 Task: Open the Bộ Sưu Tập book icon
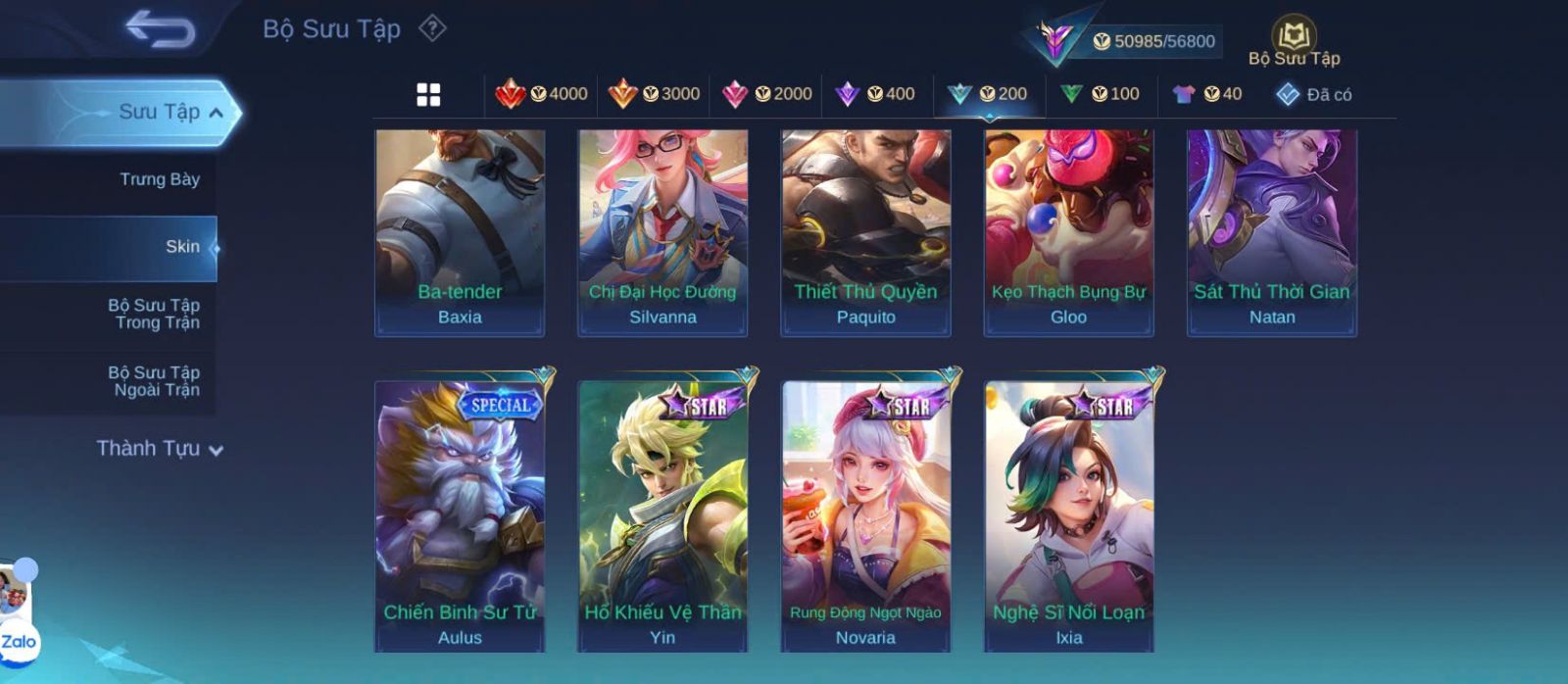(x=1294, y=39)
